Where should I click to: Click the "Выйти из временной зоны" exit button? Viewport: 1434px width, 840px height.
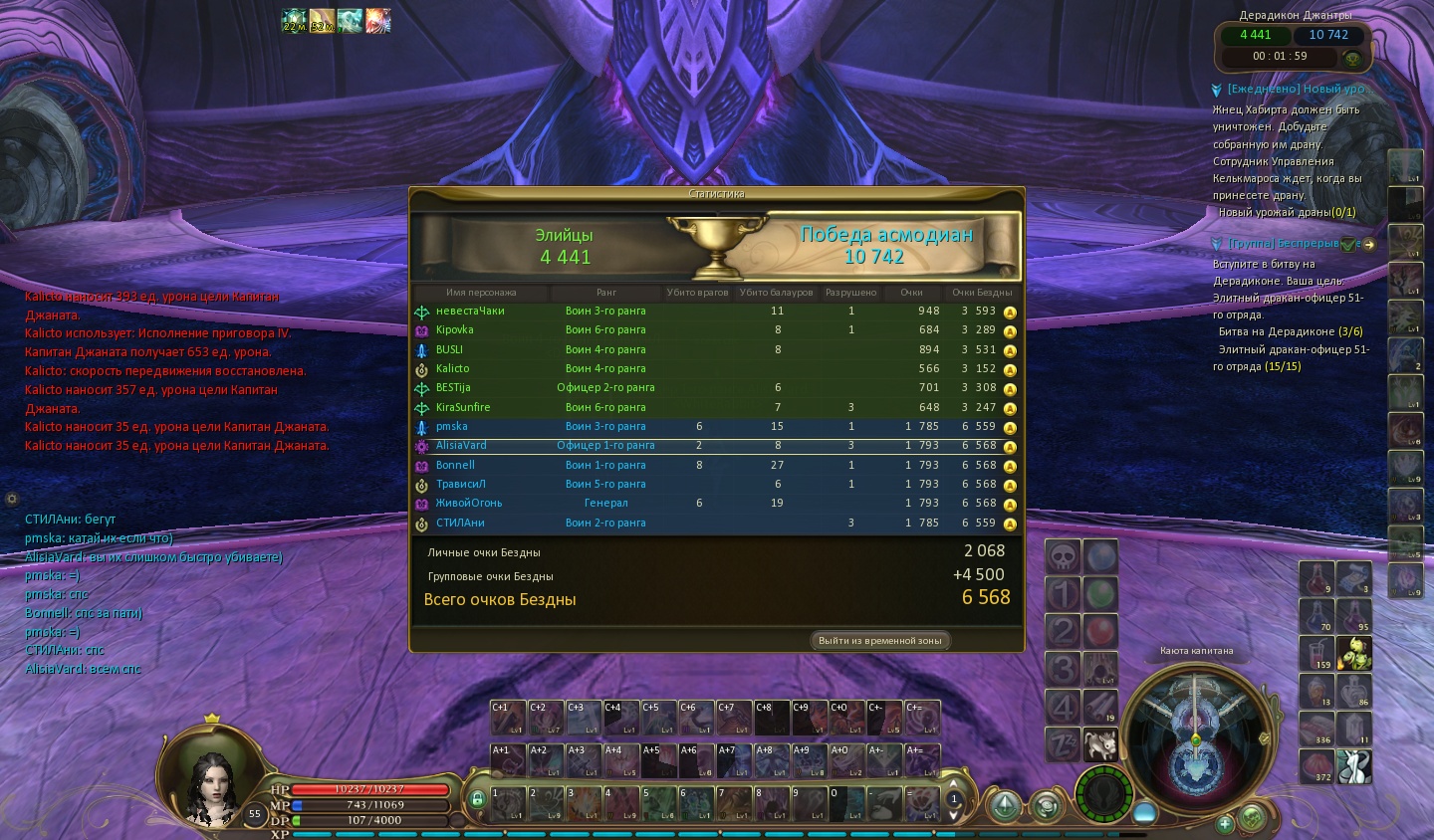tap(879, 641)
